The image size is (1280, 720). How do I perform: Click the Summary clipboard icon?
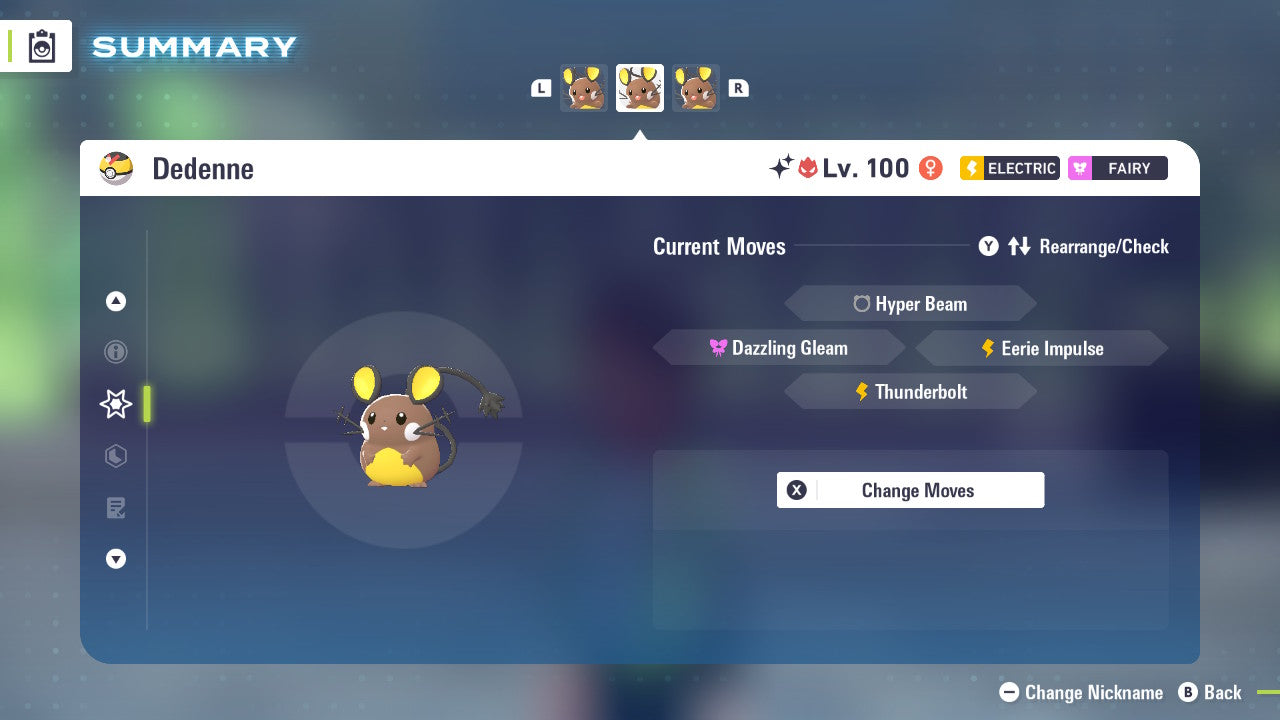(x=40, y=46)
